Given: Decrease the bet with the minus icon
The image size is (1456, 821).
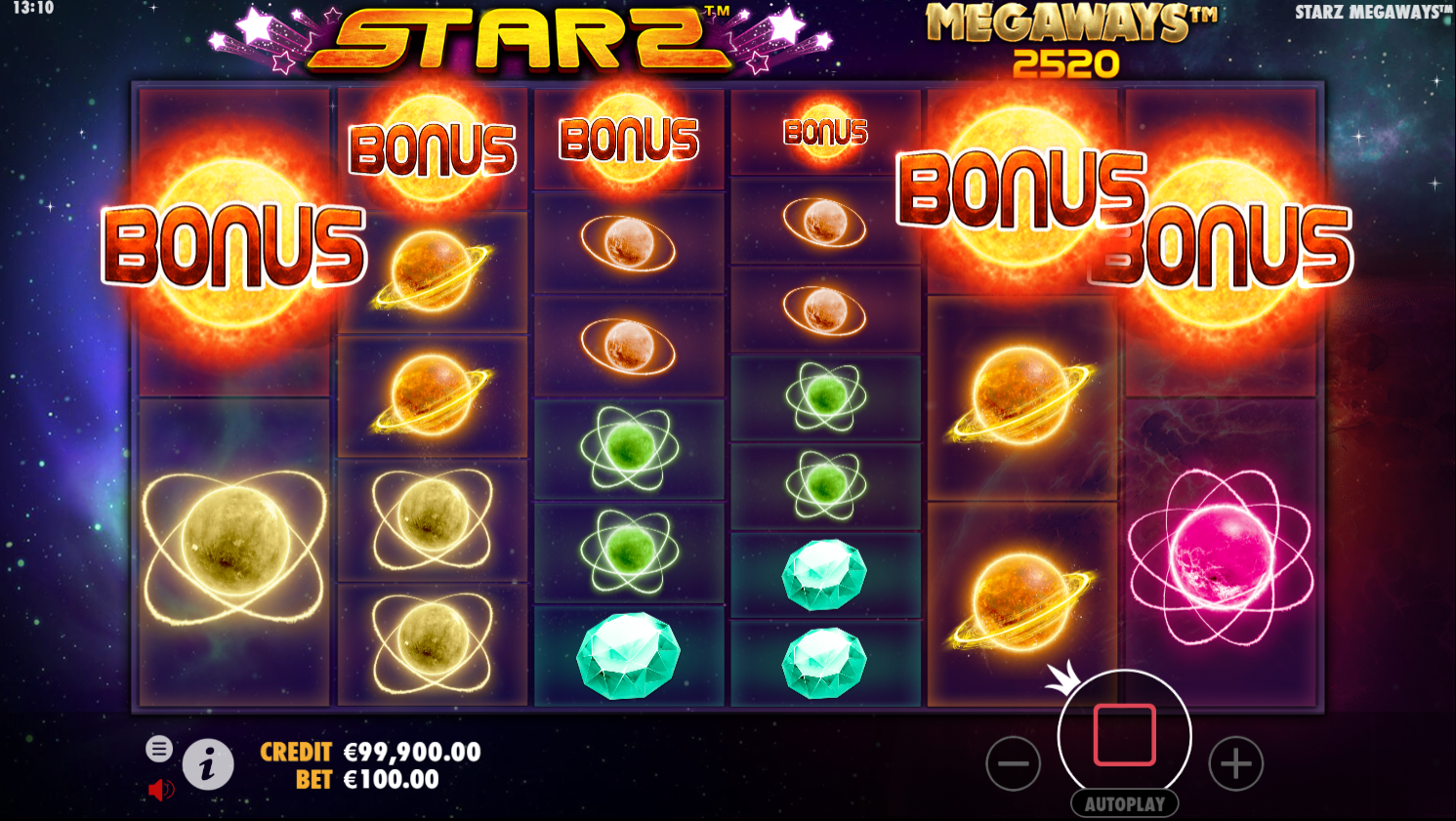Looking at the screenshot, I should 1013,762.
